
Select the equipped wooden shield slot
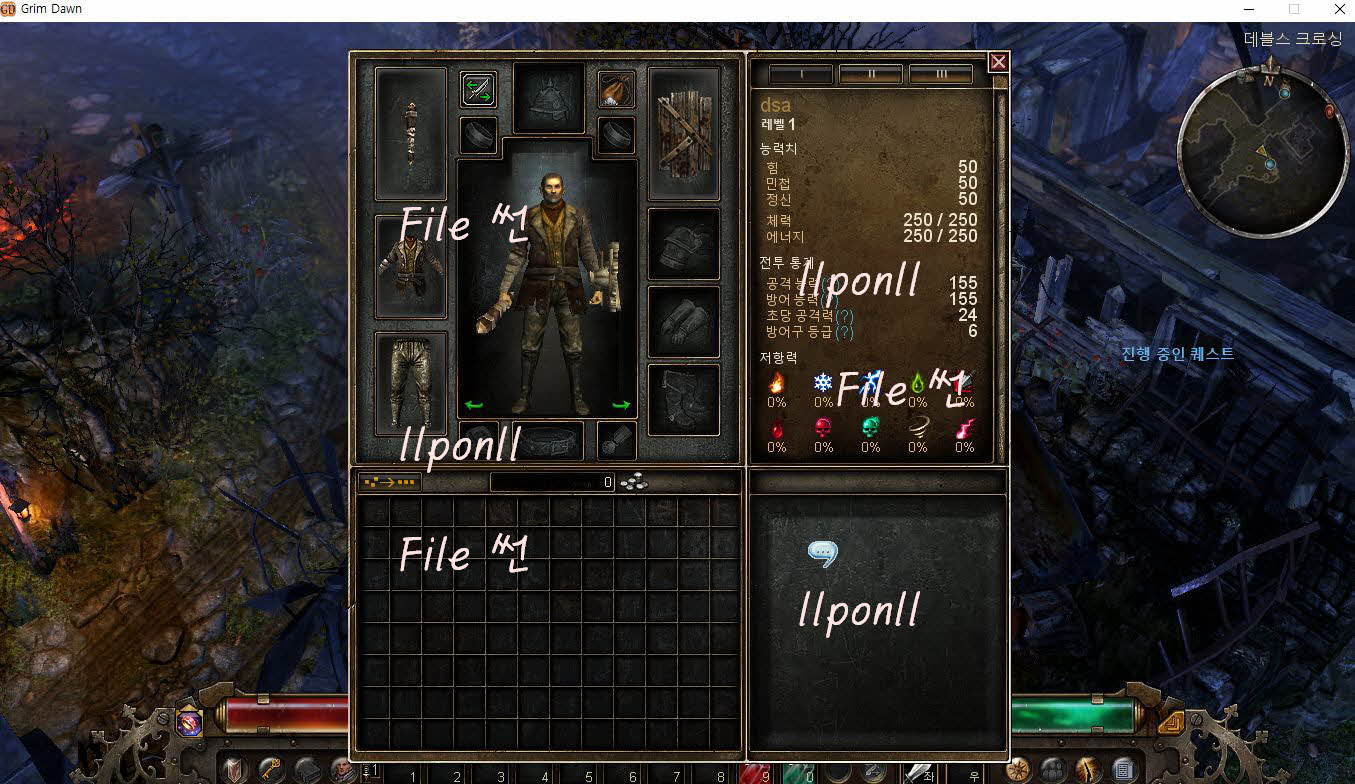pos(684,133)
